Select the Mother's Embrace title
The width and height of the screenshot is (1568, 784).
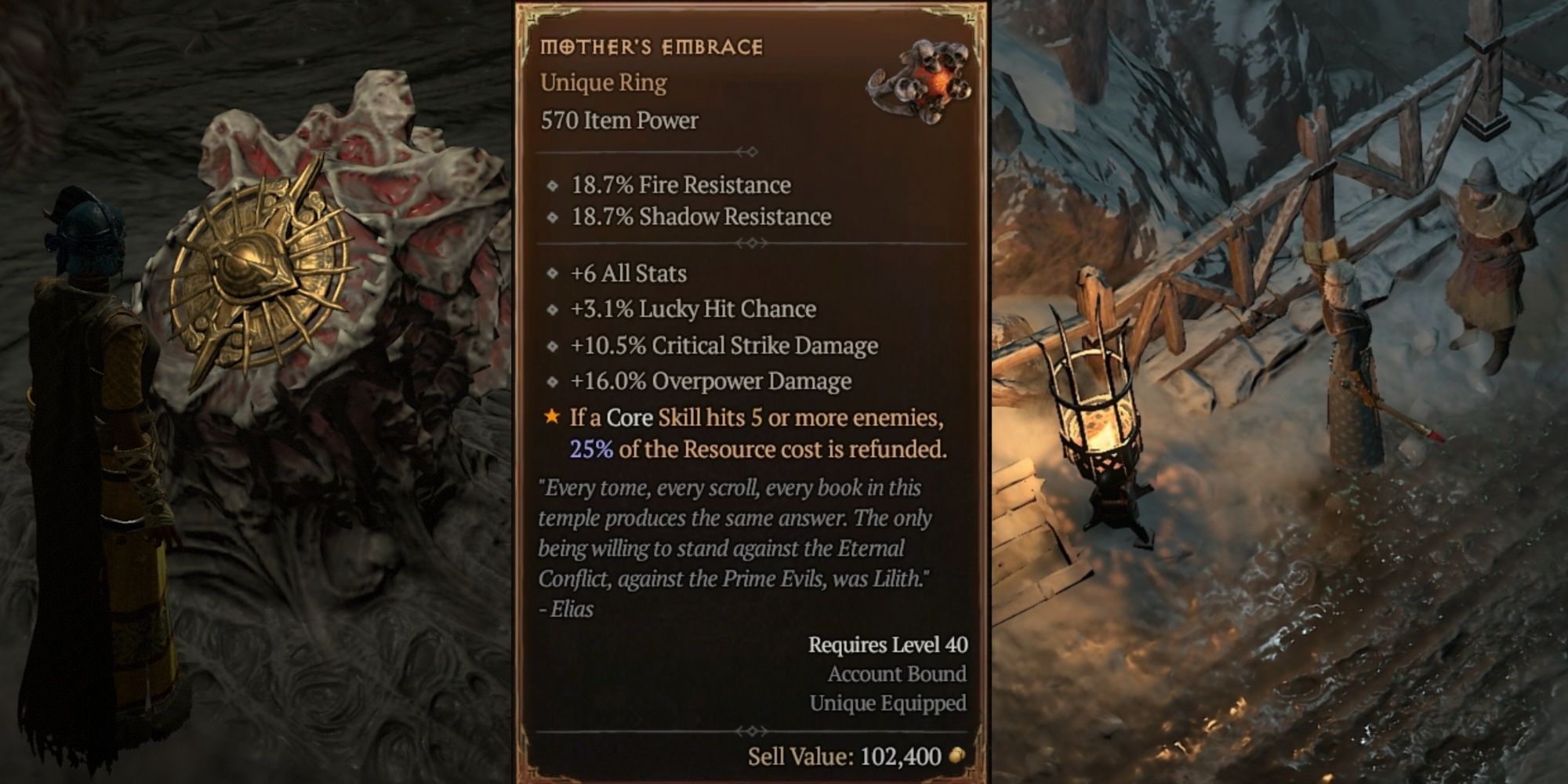[x=651, y=45]
